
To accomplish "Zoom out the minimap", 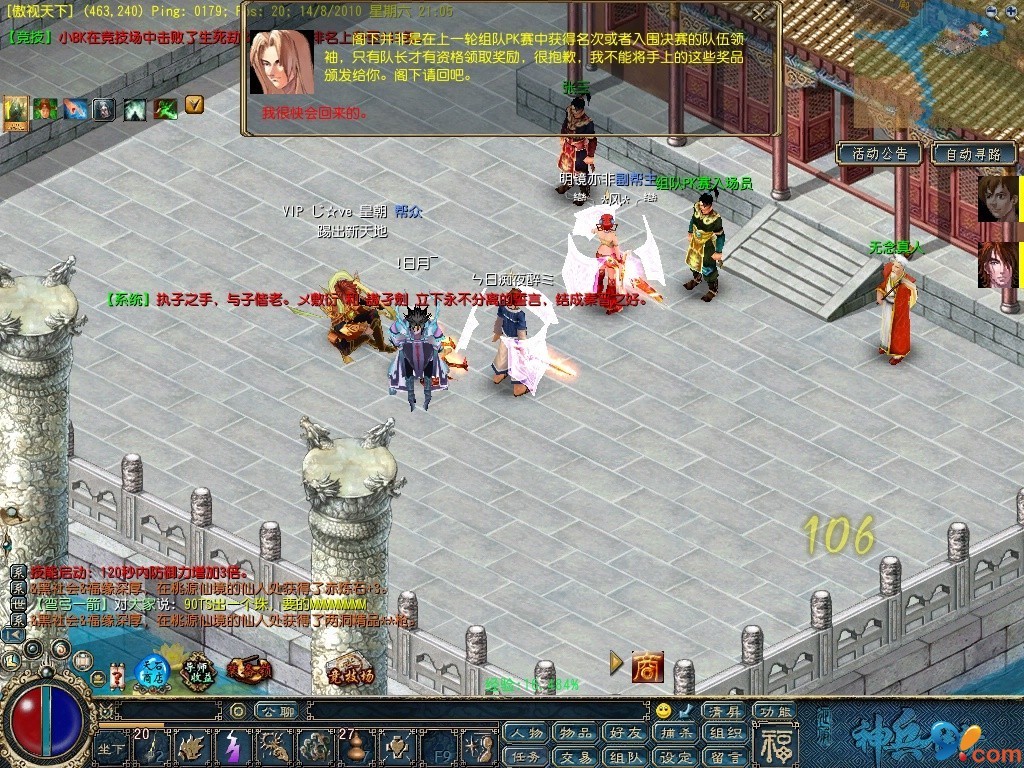I will (x=991, y=12).
